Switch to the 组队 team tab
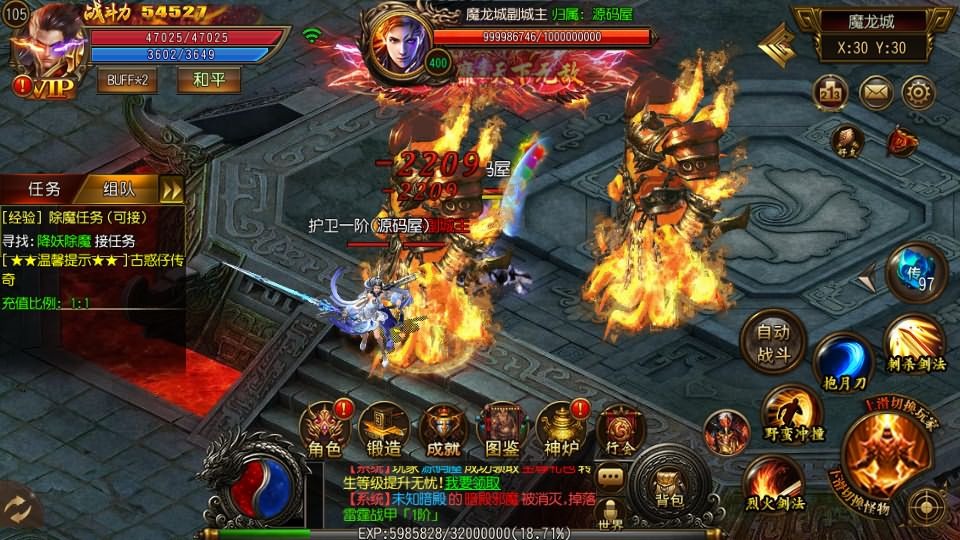The image size is (960, 540). (118, 189)
